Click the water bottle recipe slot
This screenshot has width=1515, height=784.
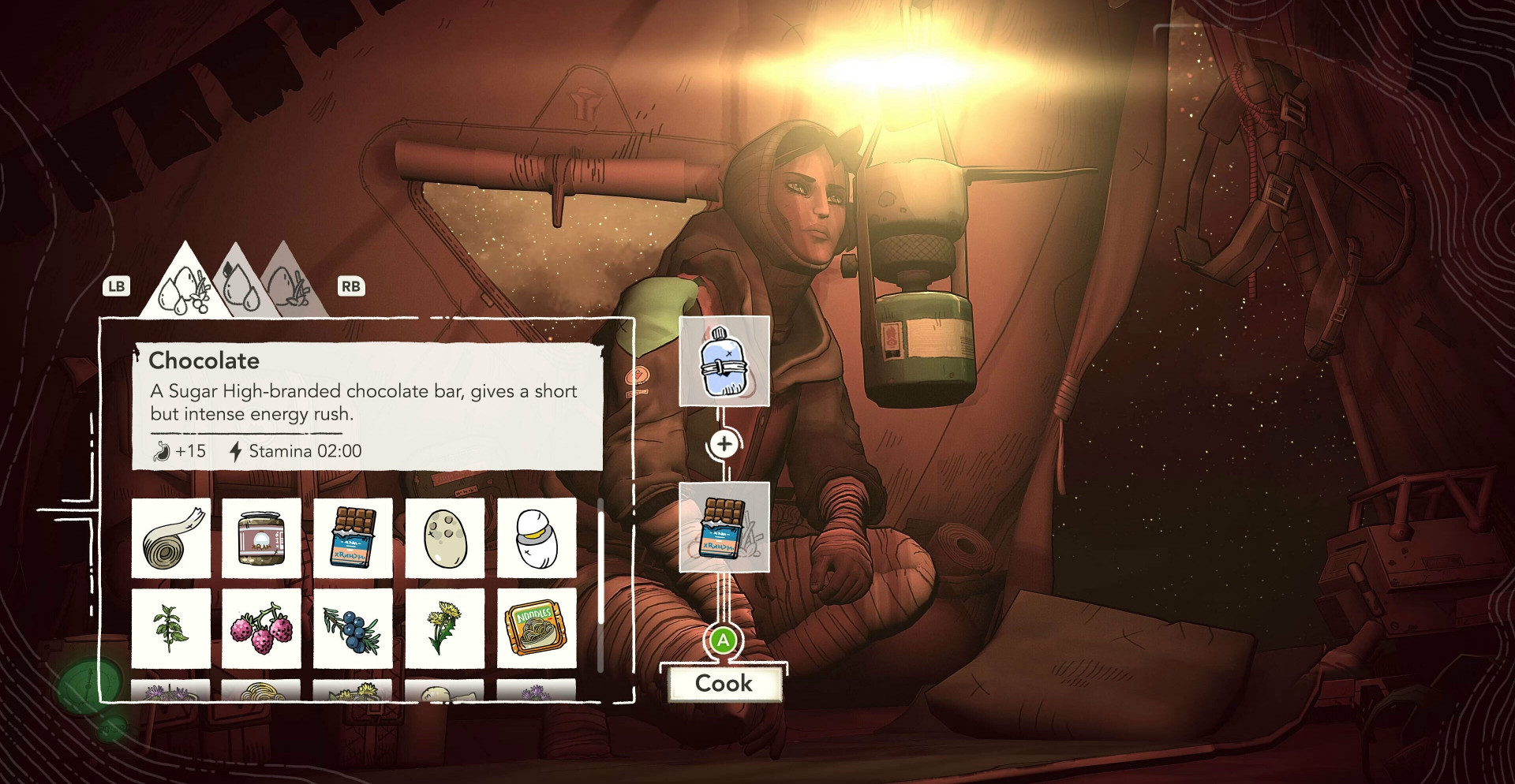pyautogui.click(x=724, y=362)
